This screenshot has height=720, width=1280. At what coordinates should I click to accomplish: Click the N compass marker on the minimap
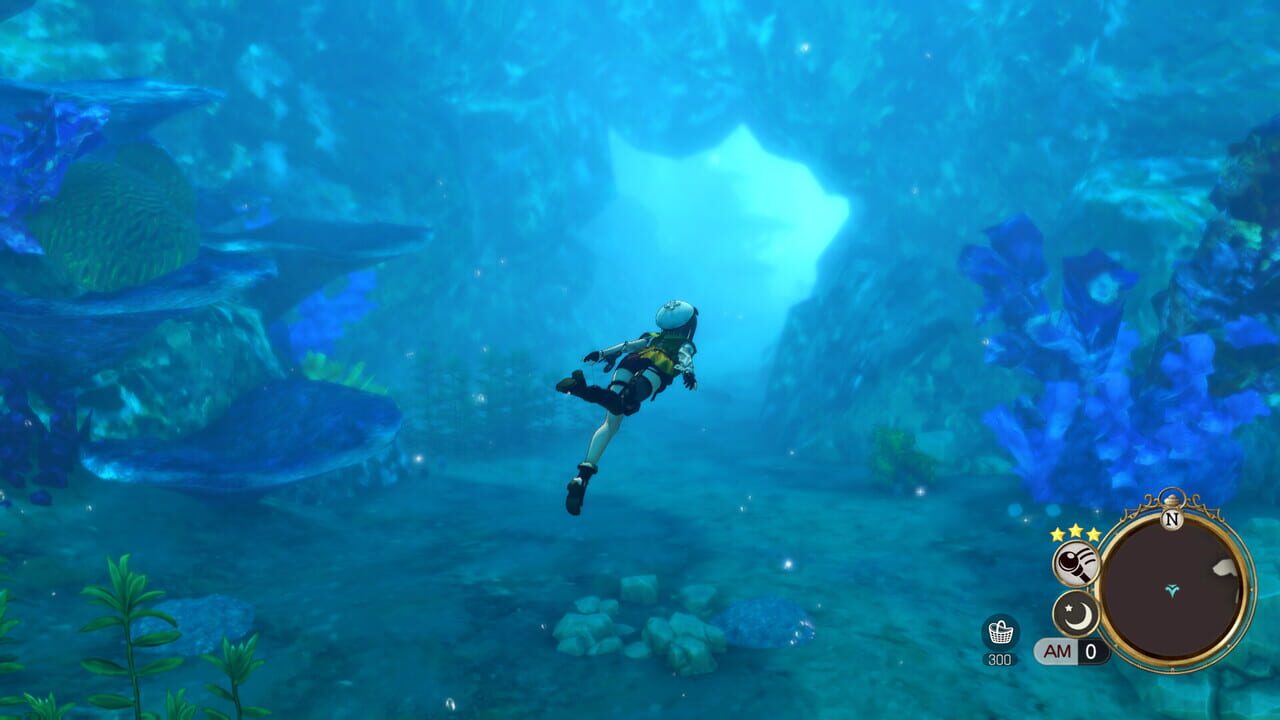point(1171,519)
